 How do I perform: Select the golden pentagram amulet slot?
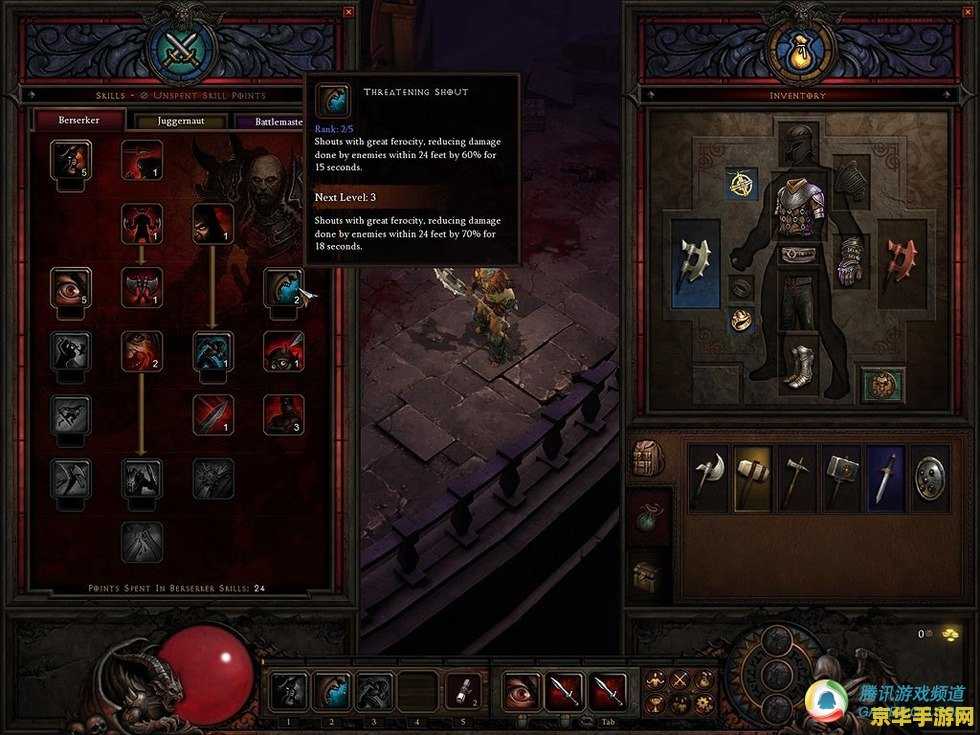pyautogui.click(x=741, y=183)
